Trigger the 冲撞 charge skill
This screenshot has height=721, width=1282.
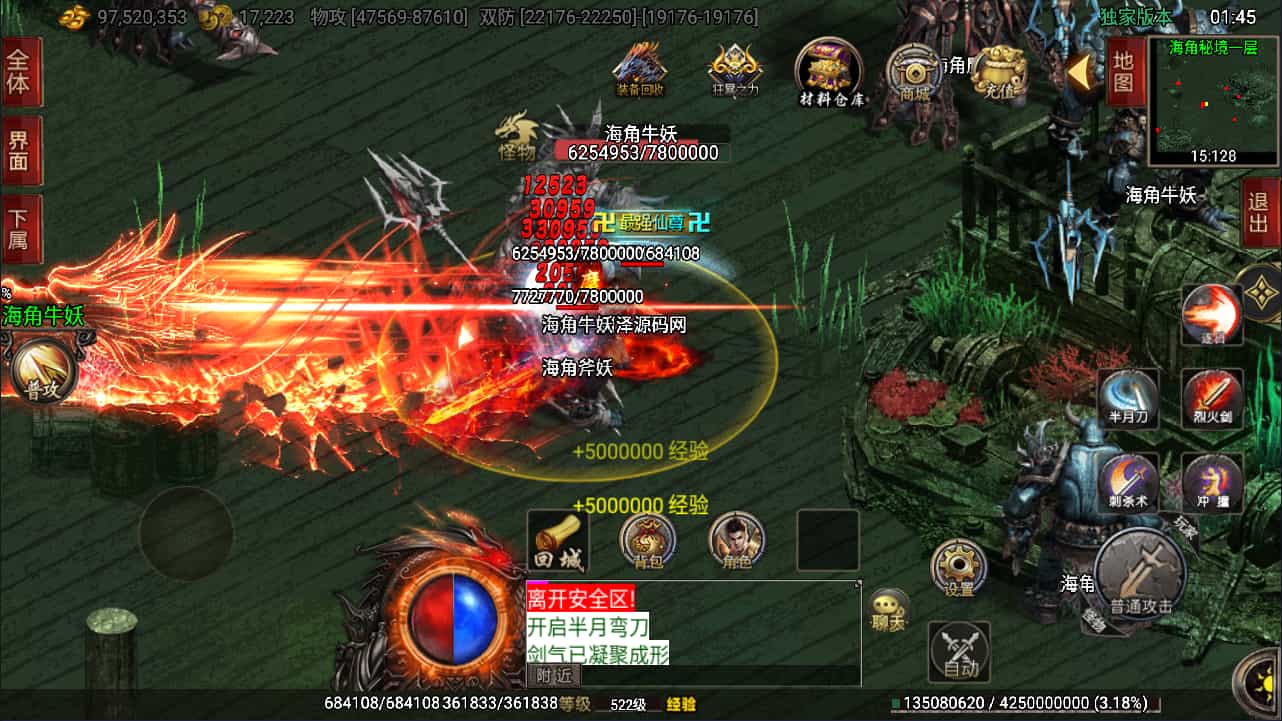[1212, 482]
